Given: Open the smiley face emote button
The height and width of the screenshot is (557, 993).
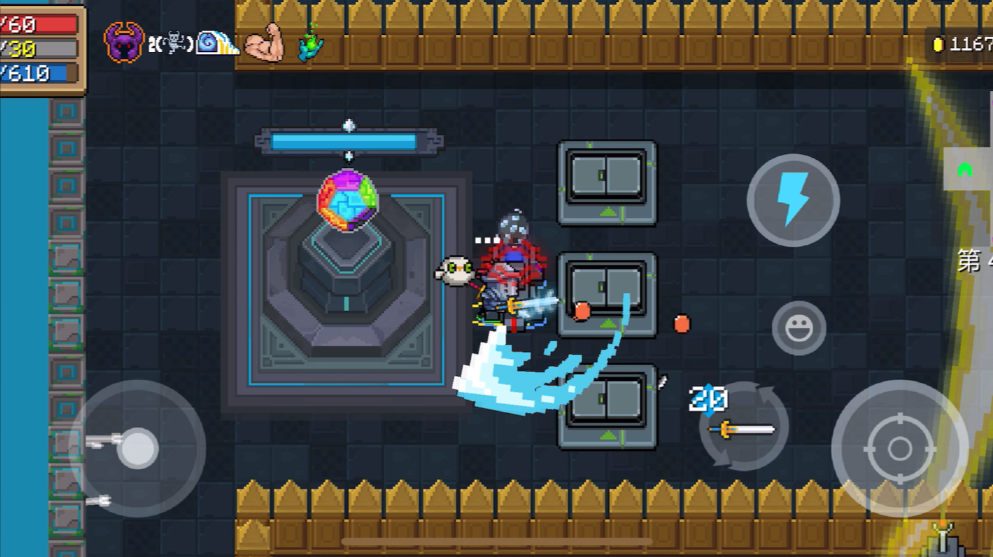Looking at the screenshot, I should point(799,328).
